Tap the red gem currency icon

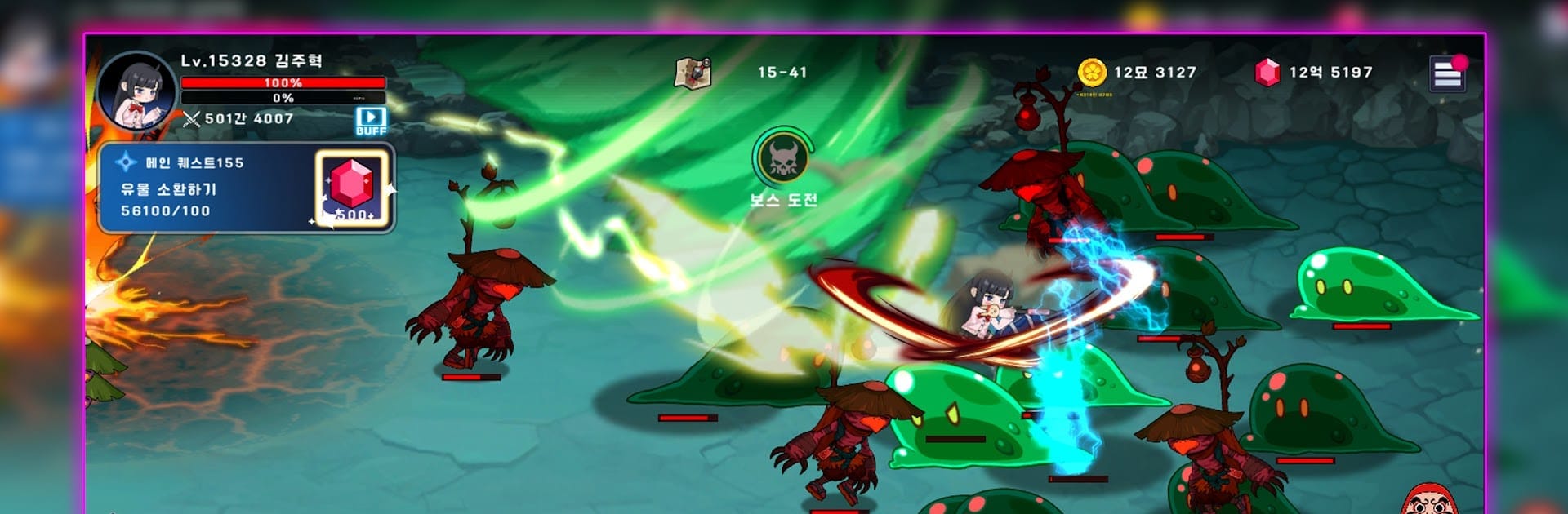point(1267,73)
